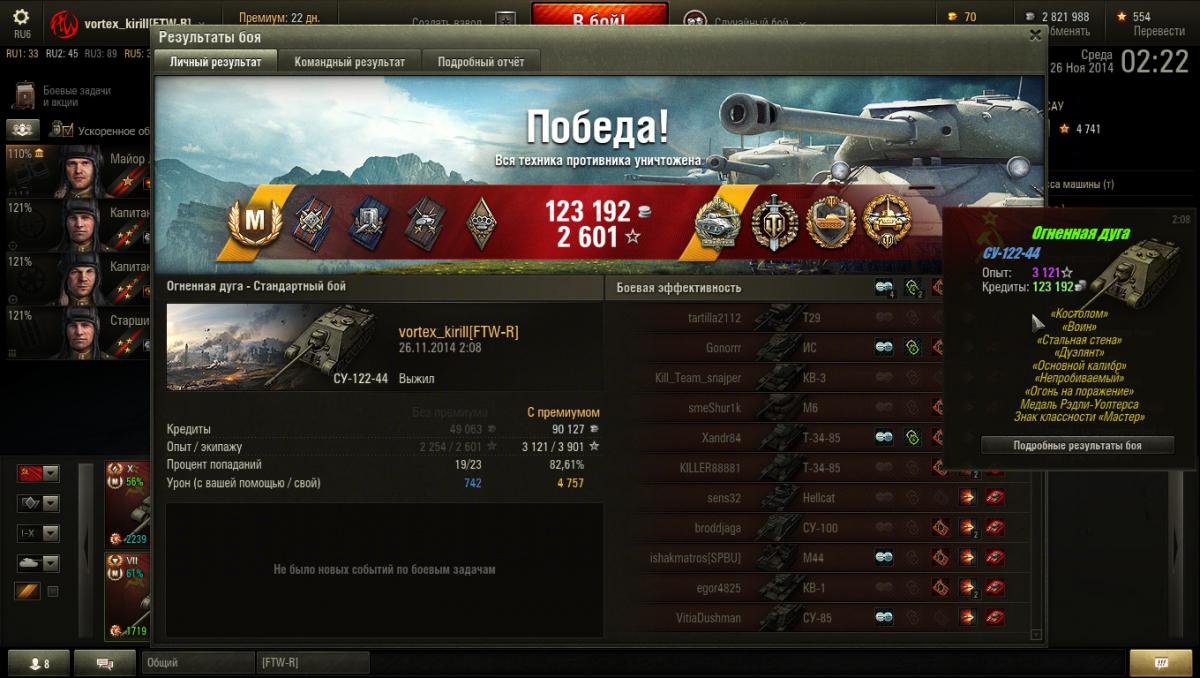Open the I-X tier filter dropdown

[x=38, y=533]
